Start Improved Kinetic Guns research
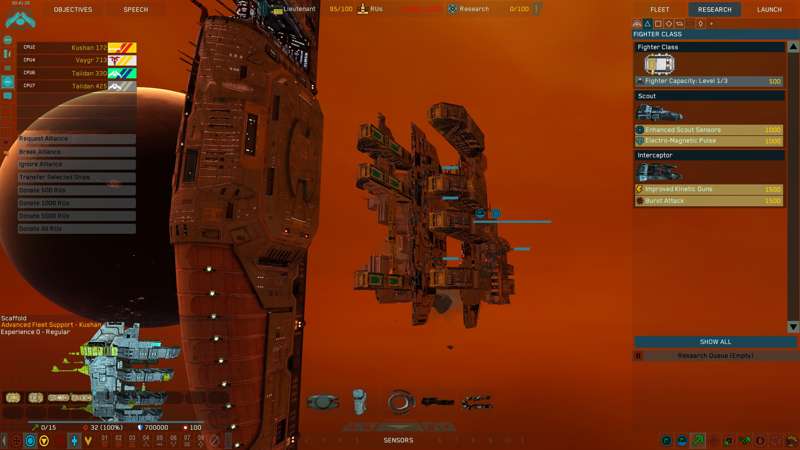The width and height of the screenshot is (800, 450). point(709,189)
